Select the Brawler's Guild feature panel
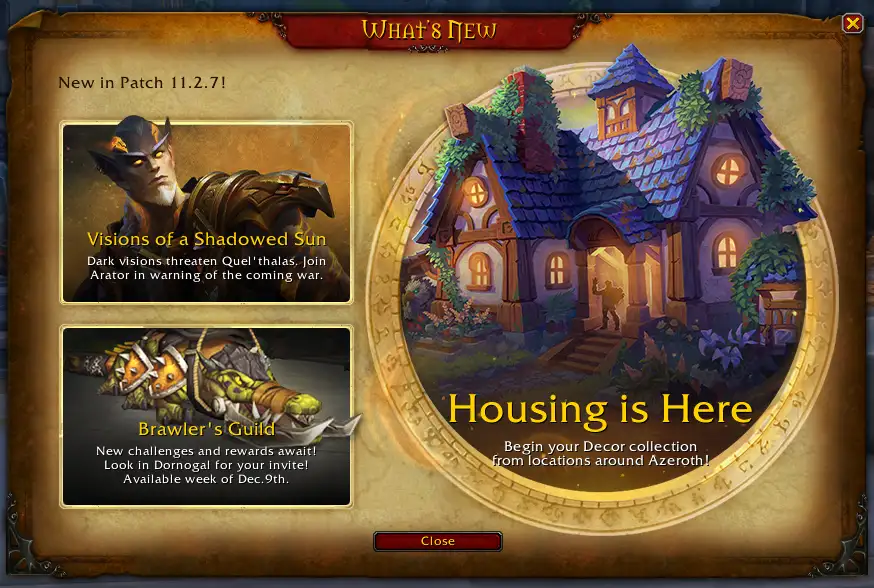The width and height of the screenshot is (874, 588). 207,416
